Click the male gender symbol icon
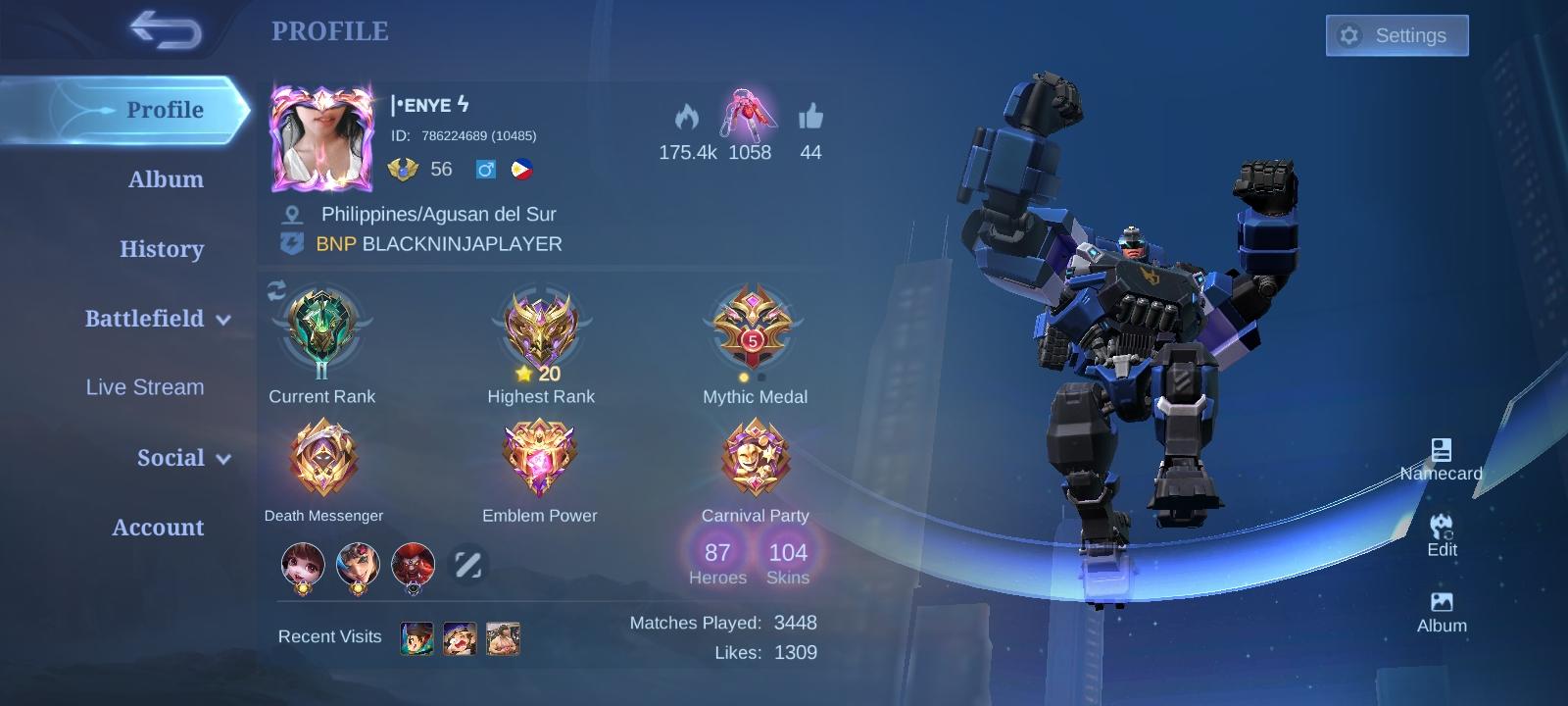The height and width of the screenshot is (706, 1568). point(487,169)
